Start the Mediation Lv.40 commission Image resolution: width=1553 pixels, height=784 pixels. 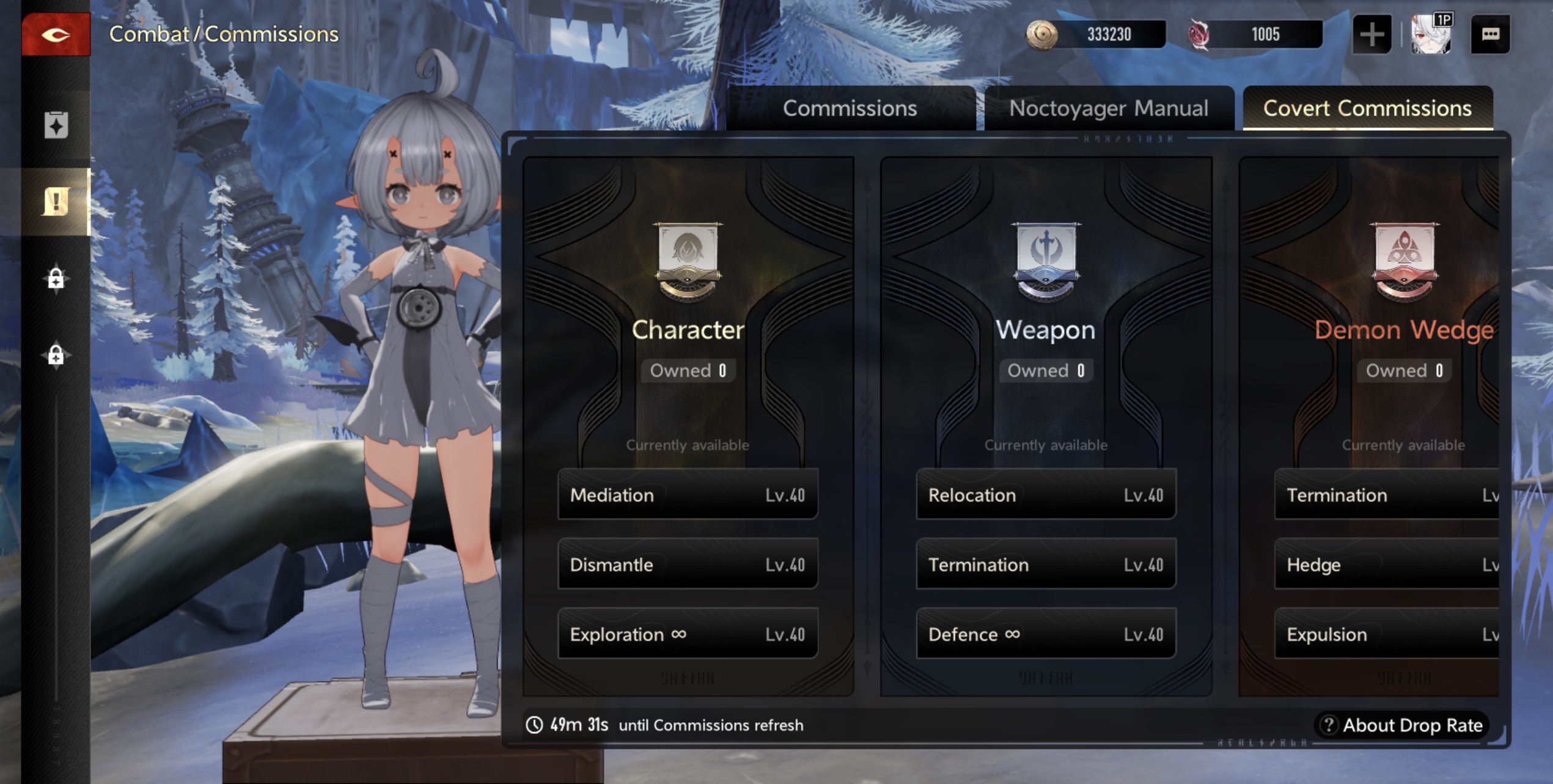688,494
